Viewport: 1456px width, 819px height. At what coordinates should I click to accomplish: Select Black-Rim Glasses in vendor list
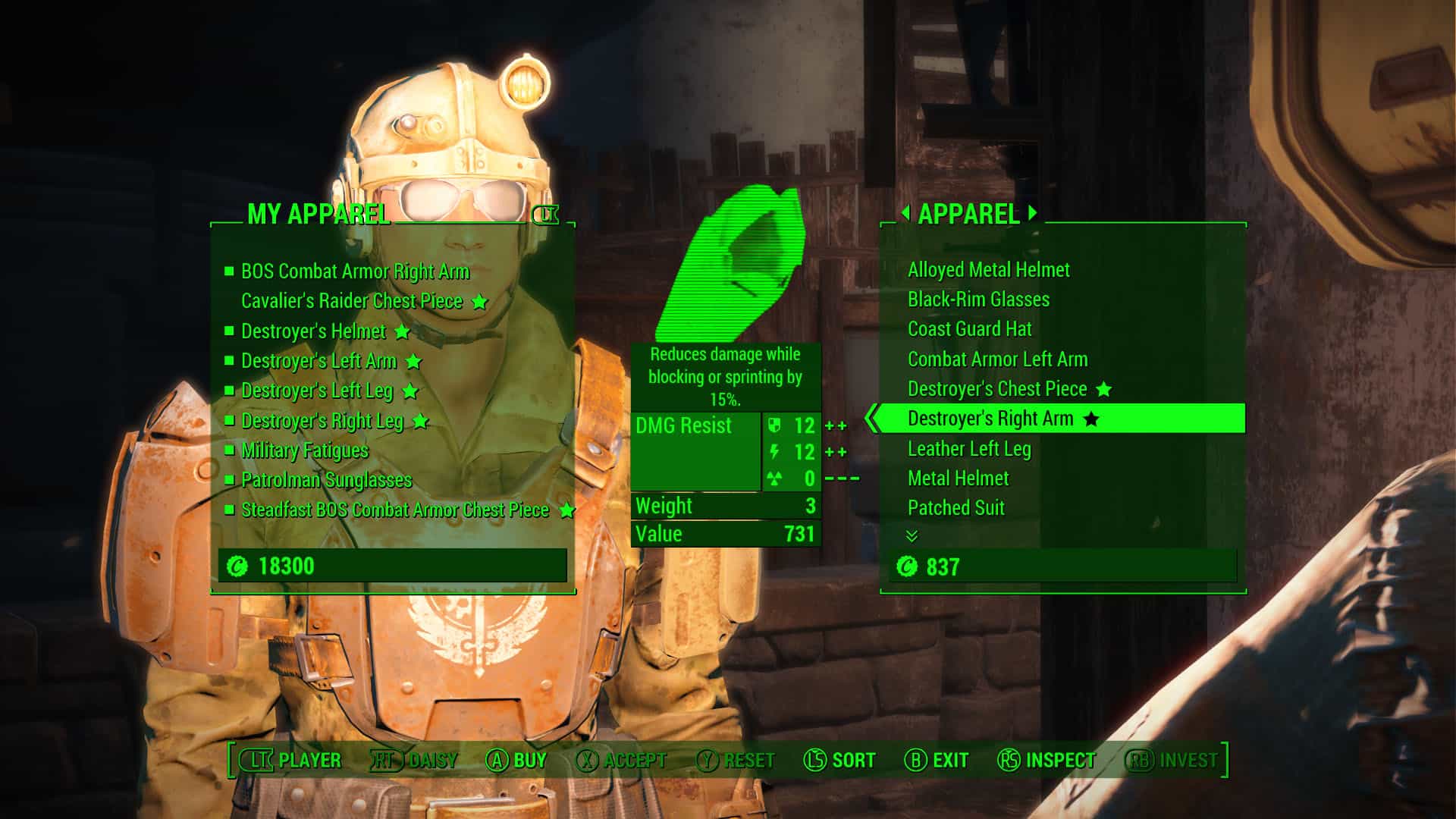point(978,300)
